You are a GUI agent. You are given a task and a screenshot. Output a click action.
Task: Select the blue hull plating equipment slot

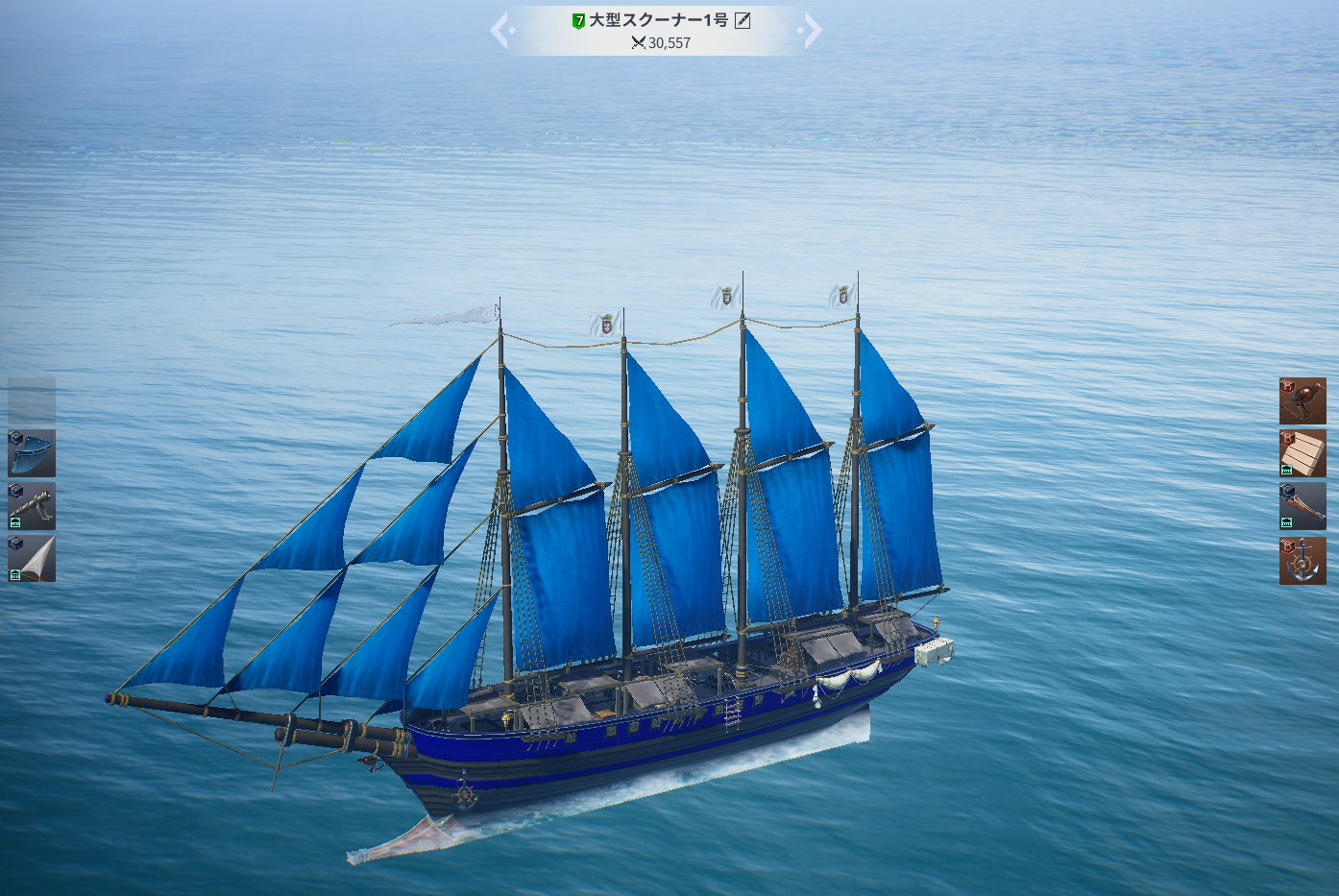point(32,453)
